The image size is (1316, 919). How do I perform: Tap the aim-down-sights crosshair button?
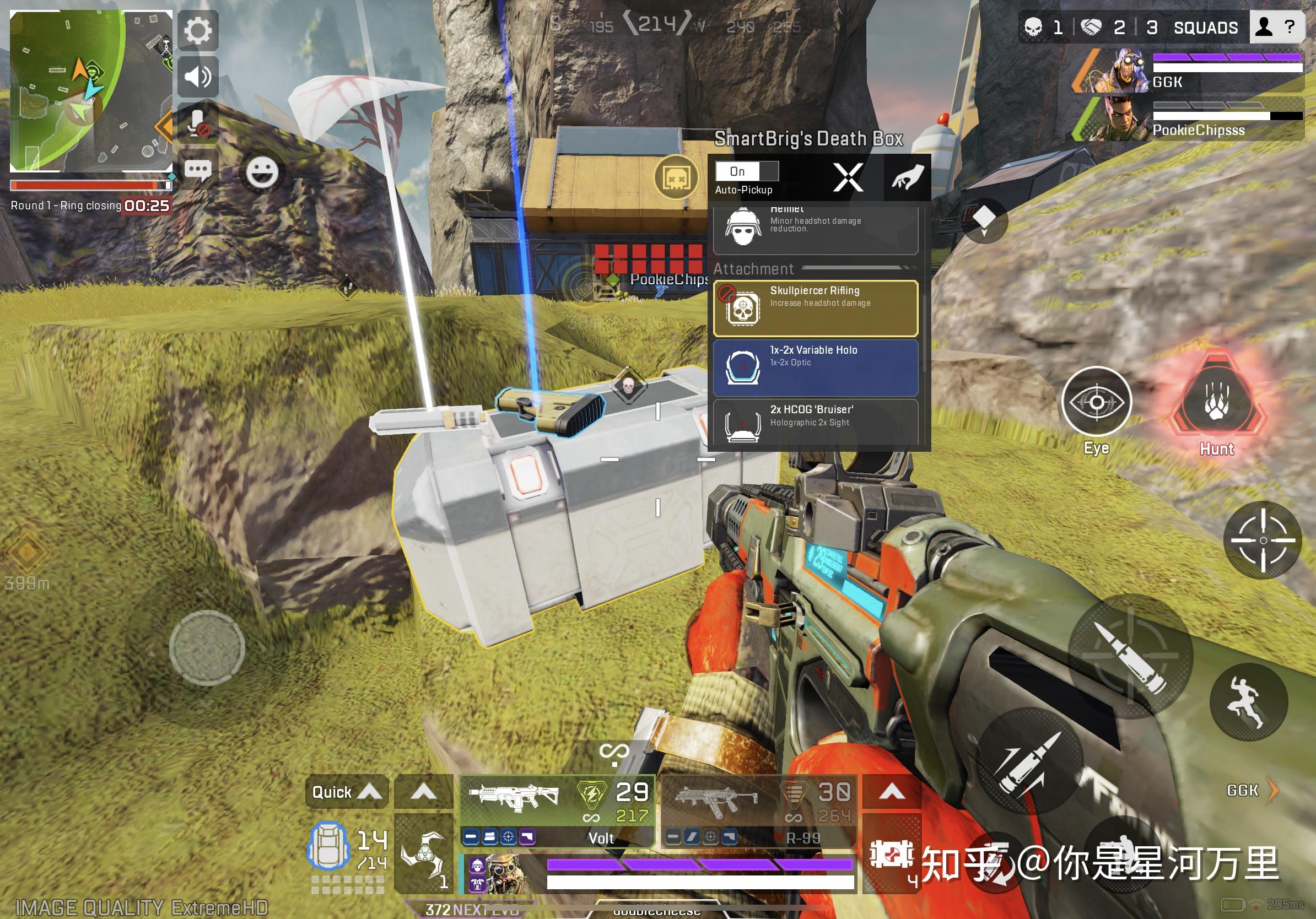[1263, 540]
